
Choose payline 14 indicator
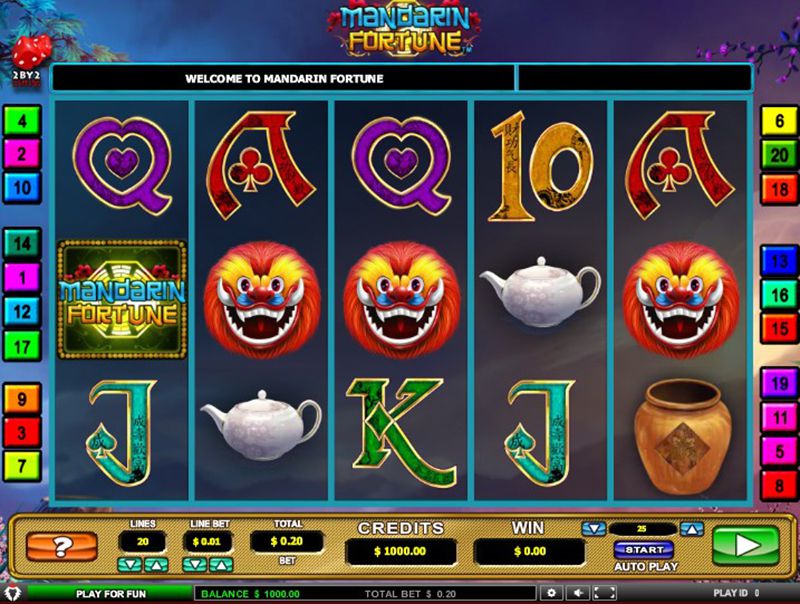point(21,243)
